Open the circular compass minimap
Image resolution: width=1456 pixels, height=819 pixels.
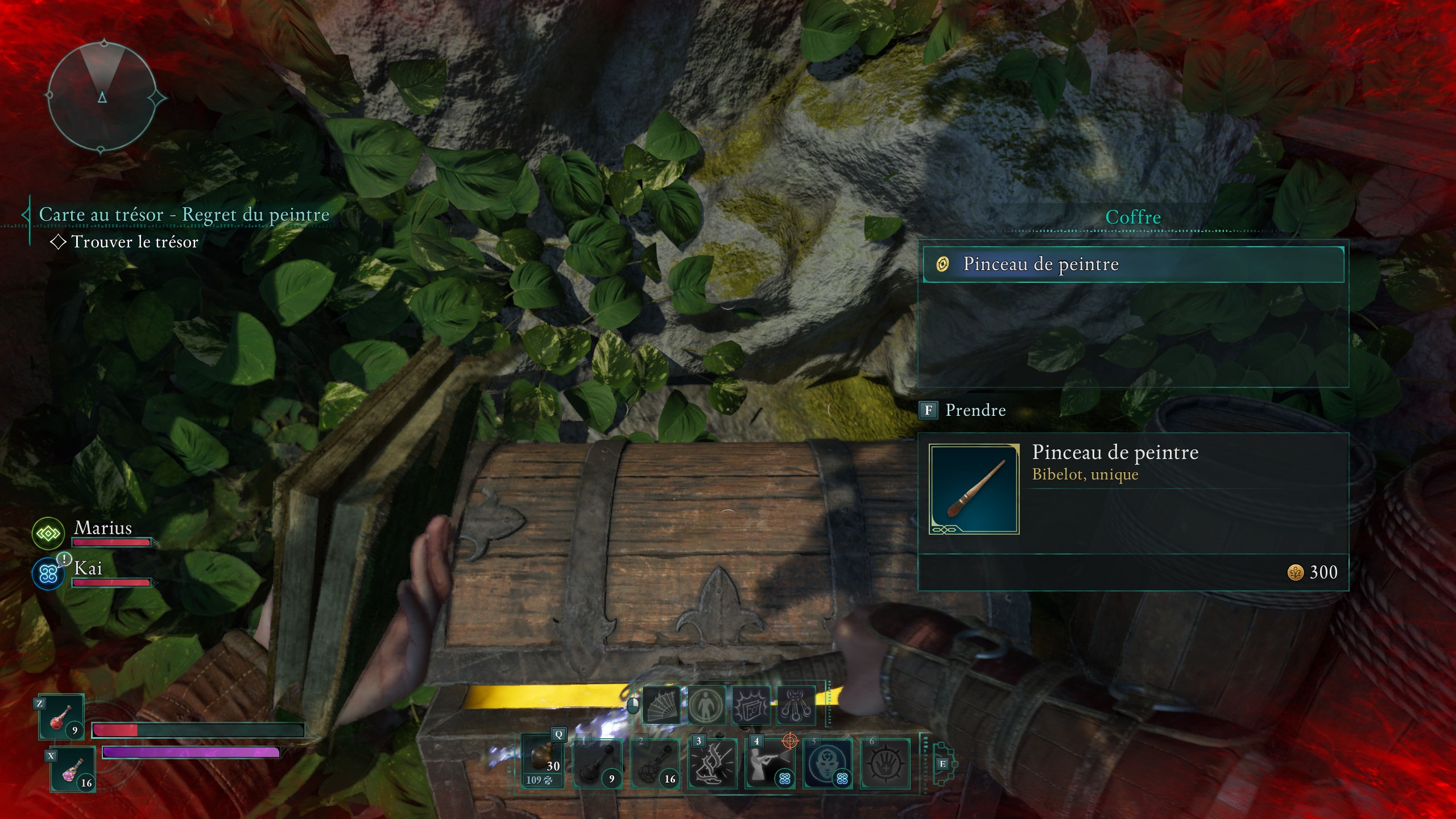(102, 97)
